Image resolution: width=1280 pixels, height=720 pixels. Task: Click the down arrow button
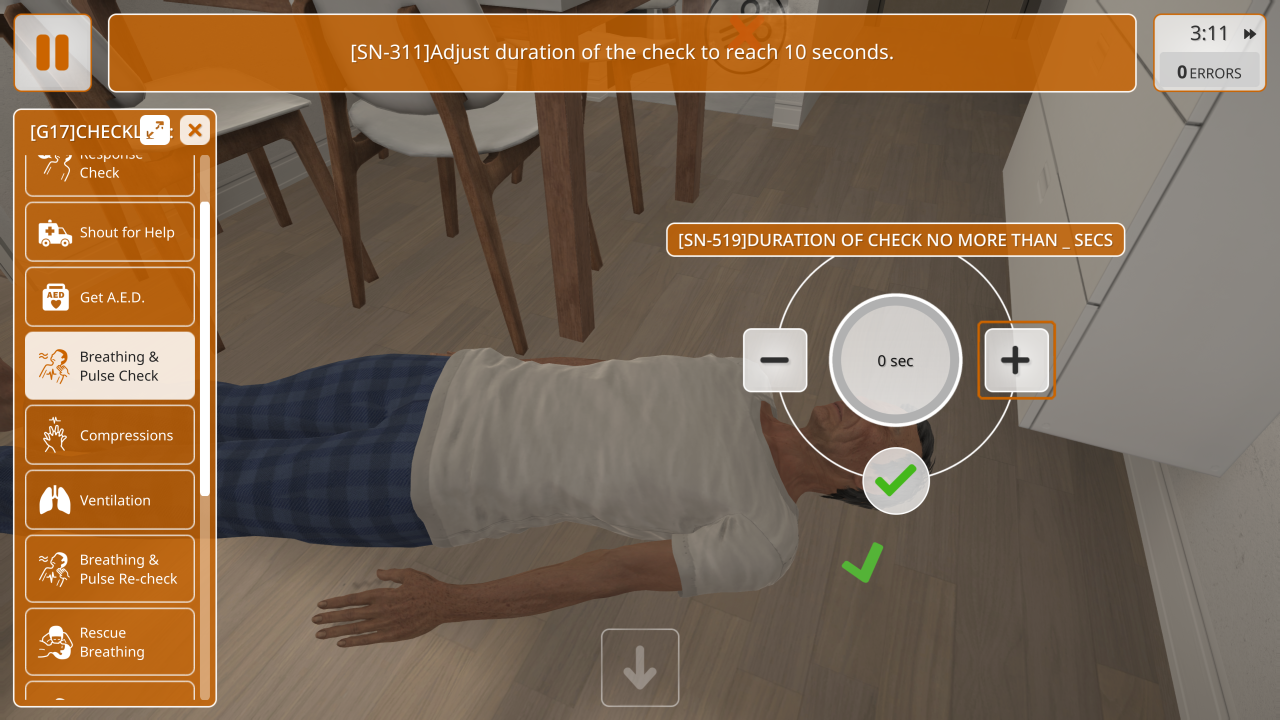click(640, 668)
